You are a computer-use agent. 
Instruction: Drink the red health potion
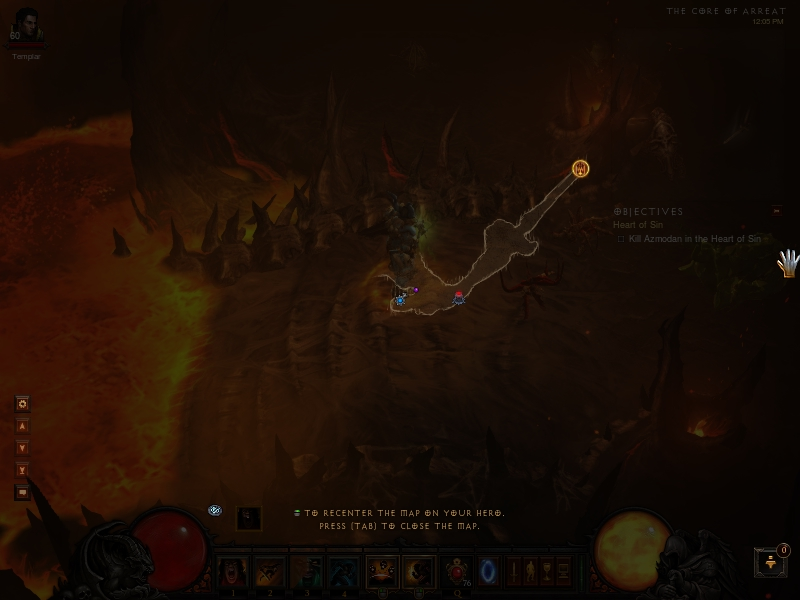tap(459, 571)
